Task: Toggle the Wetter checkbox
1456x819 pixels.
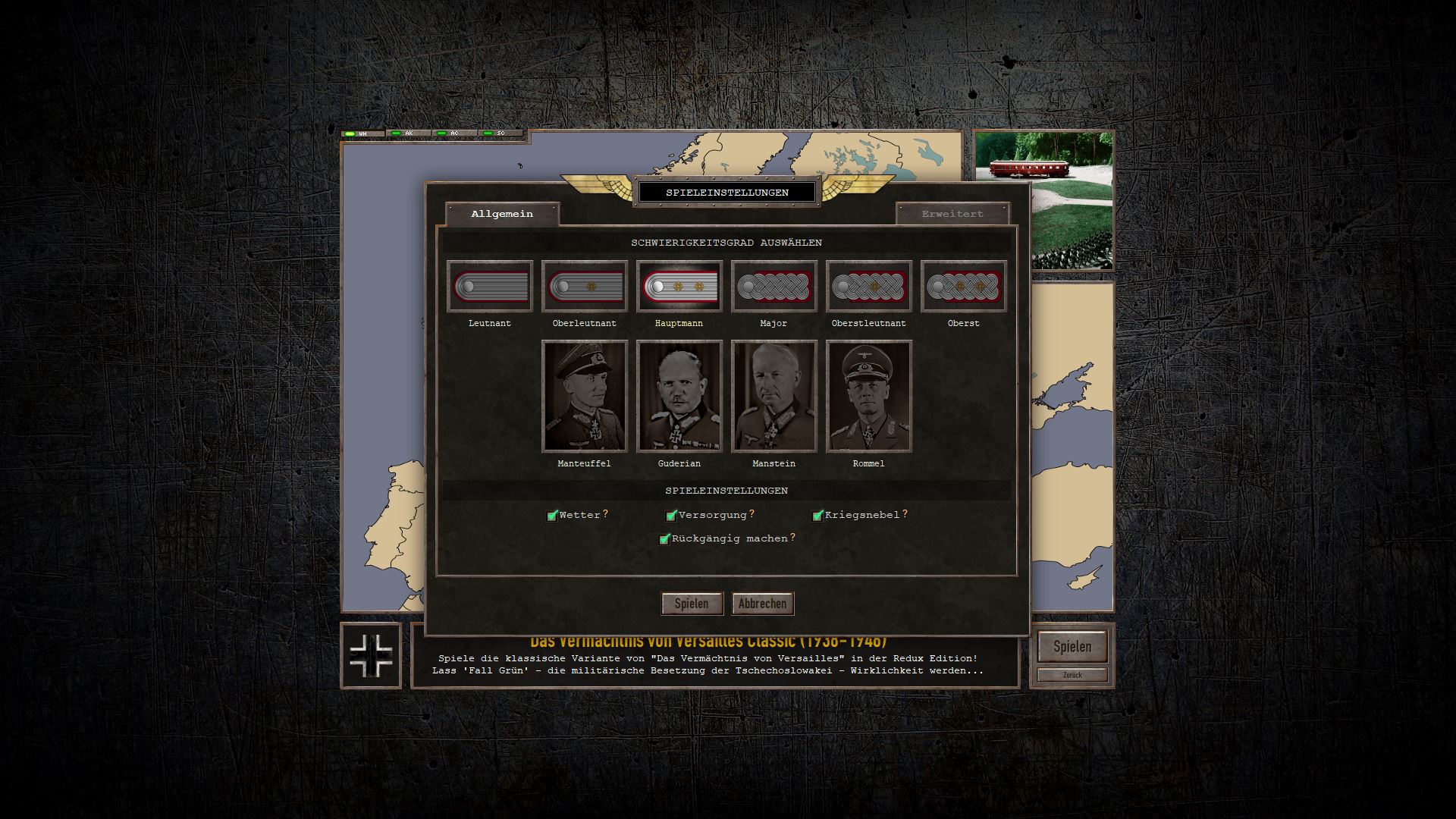Action: tap(553, 516)
